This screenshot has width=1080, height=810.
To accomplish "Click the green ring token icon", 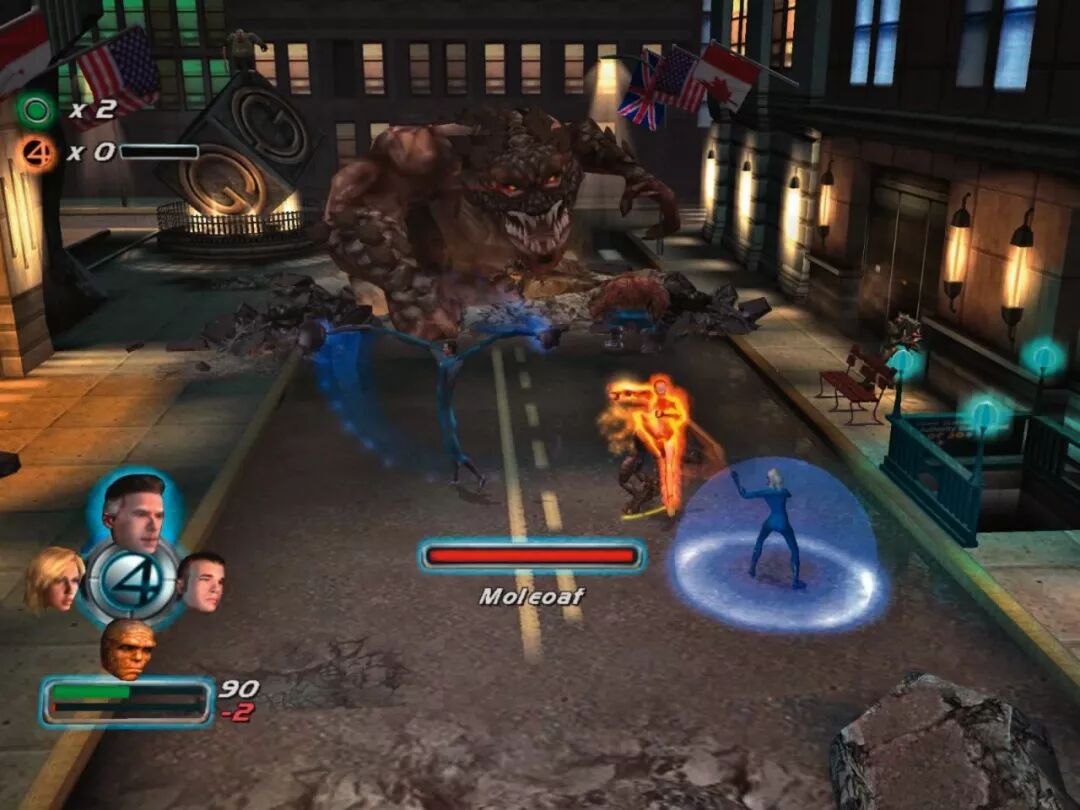I will coord(36,108).
